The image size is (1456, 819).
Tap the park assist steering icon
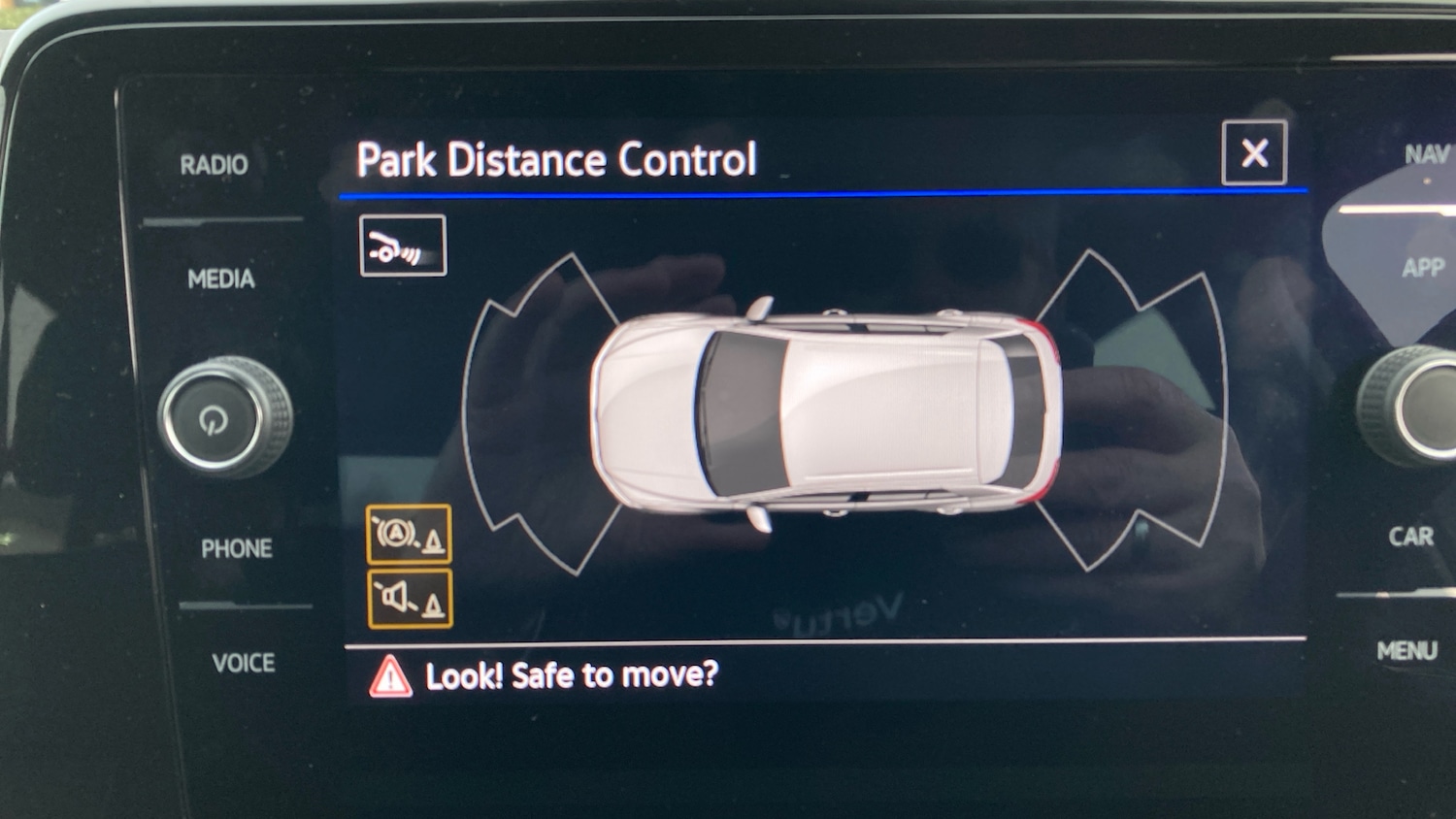click(403, 246)
